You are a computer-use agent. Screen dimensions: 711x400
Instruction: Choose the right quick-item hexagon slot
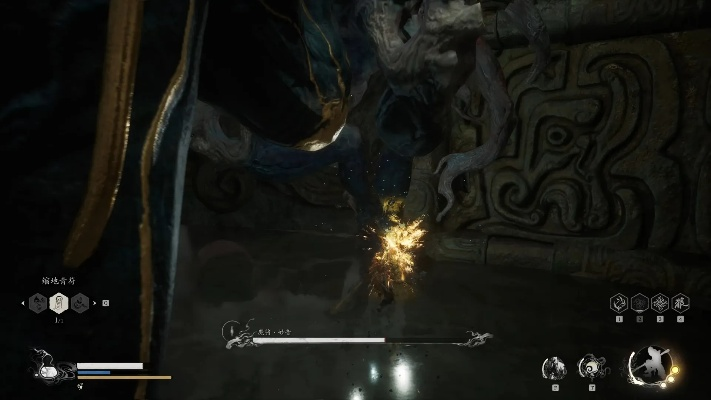(x=79, y=302)
